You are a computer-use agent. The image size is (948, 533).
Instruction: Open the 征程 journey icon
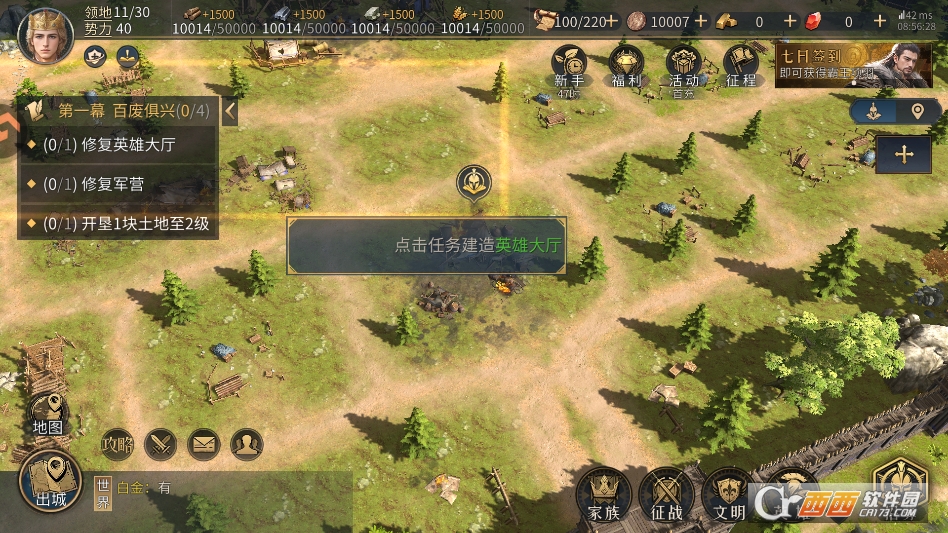click(741, 67)
